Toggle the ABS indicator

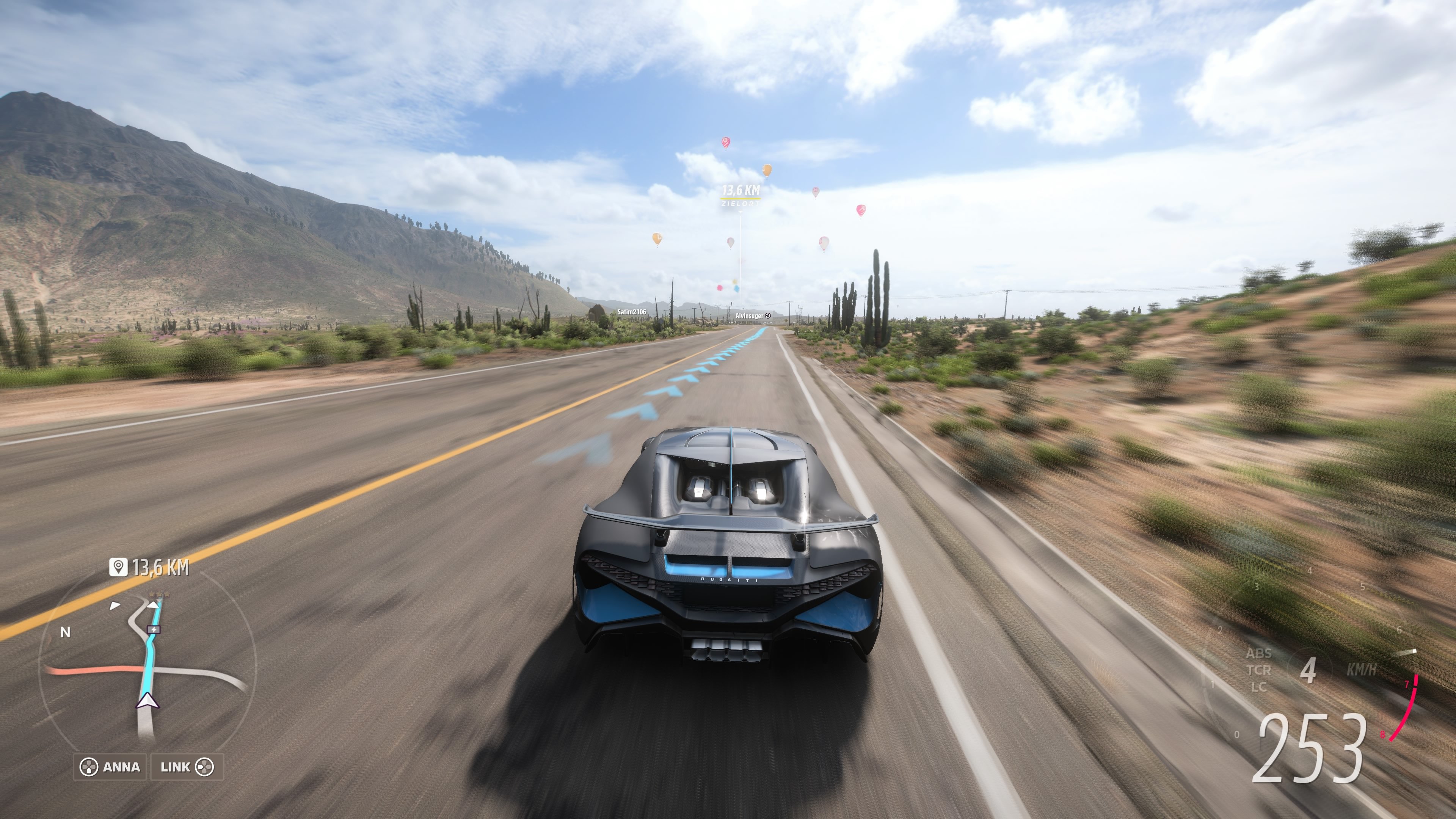click(x=1259, y=654)
